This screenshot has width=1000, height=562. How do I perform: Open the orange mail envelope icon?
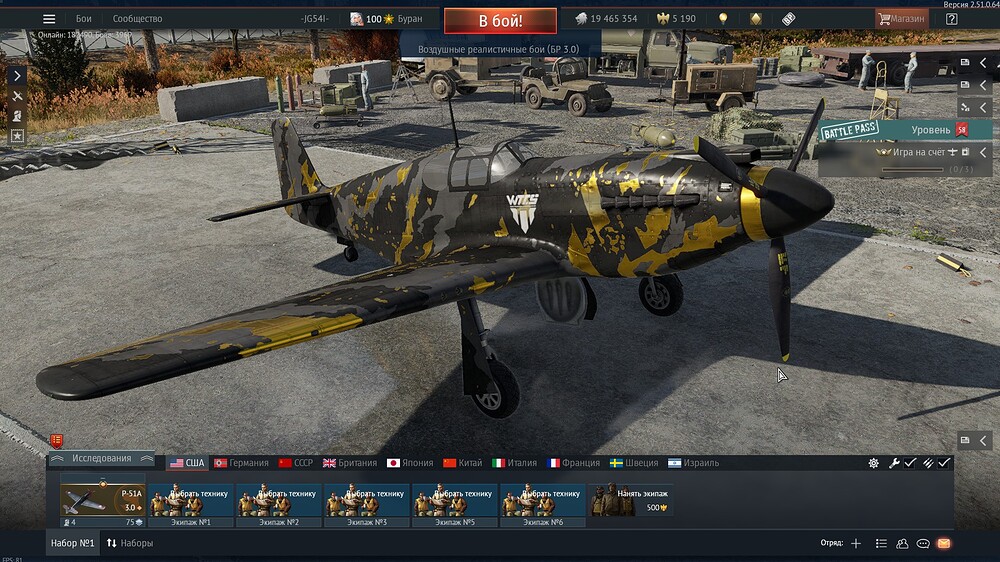tap(944, 544)
